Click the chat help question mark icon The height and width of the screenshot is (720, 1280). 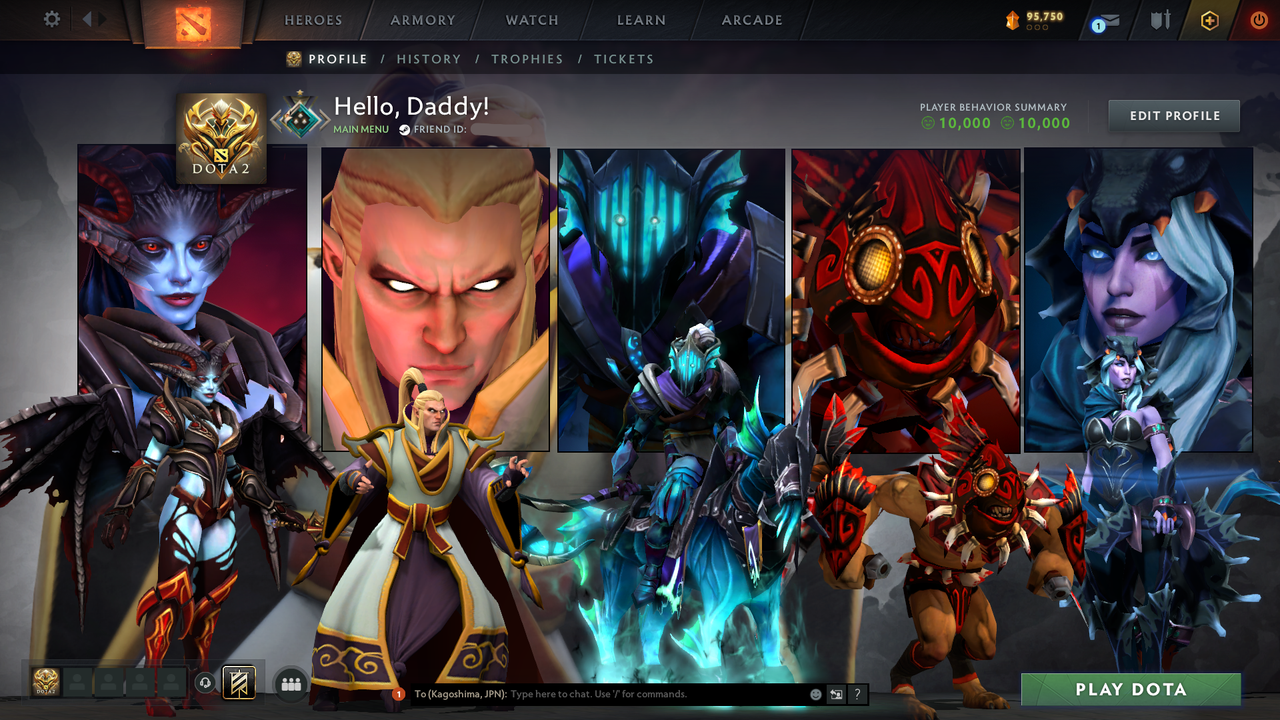pyautogui.click(x=857, y=693)
